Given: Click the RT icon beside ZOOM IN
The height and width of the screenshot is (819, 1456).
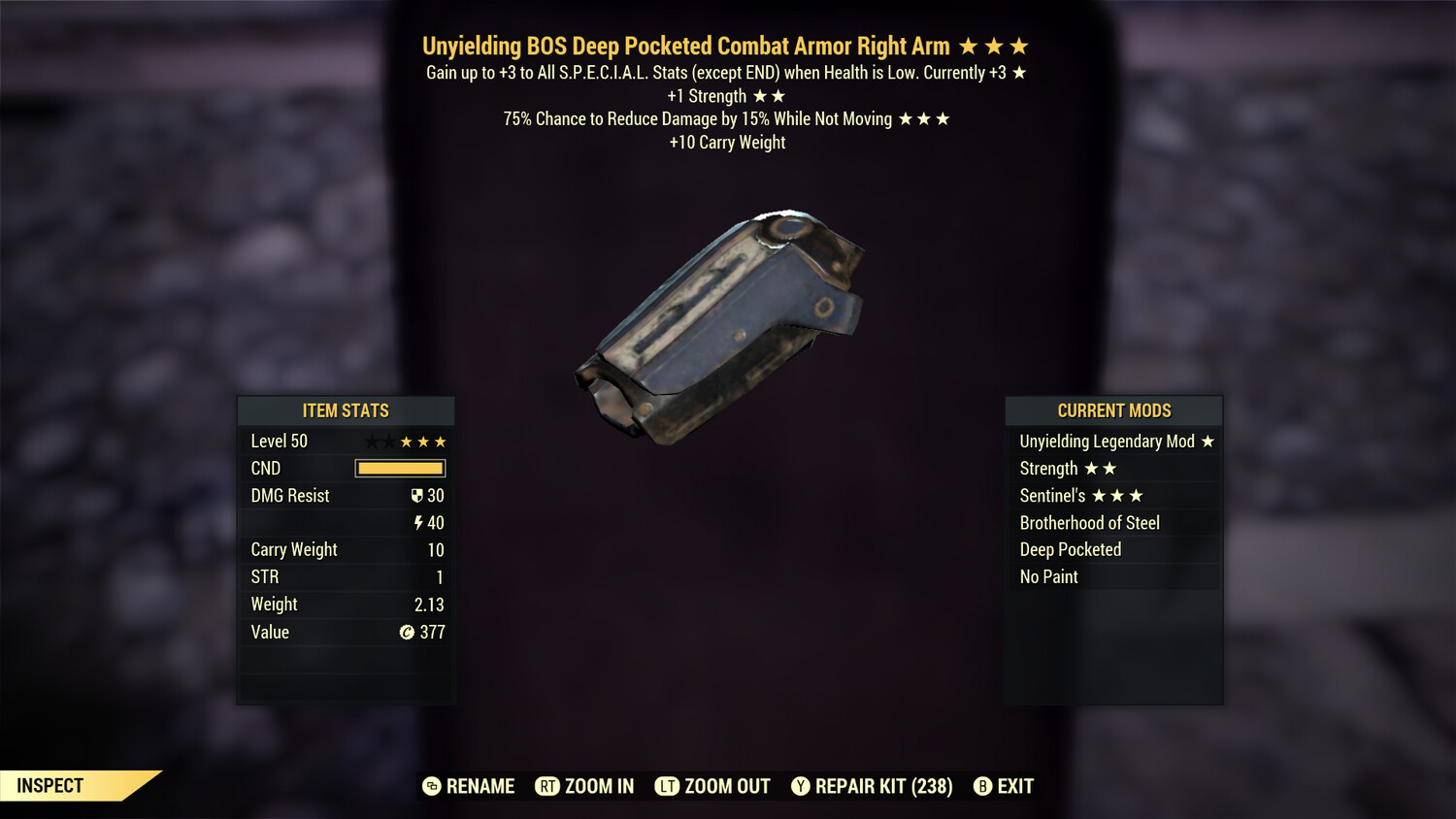Looking at the screenshot, I should point(547,786).
